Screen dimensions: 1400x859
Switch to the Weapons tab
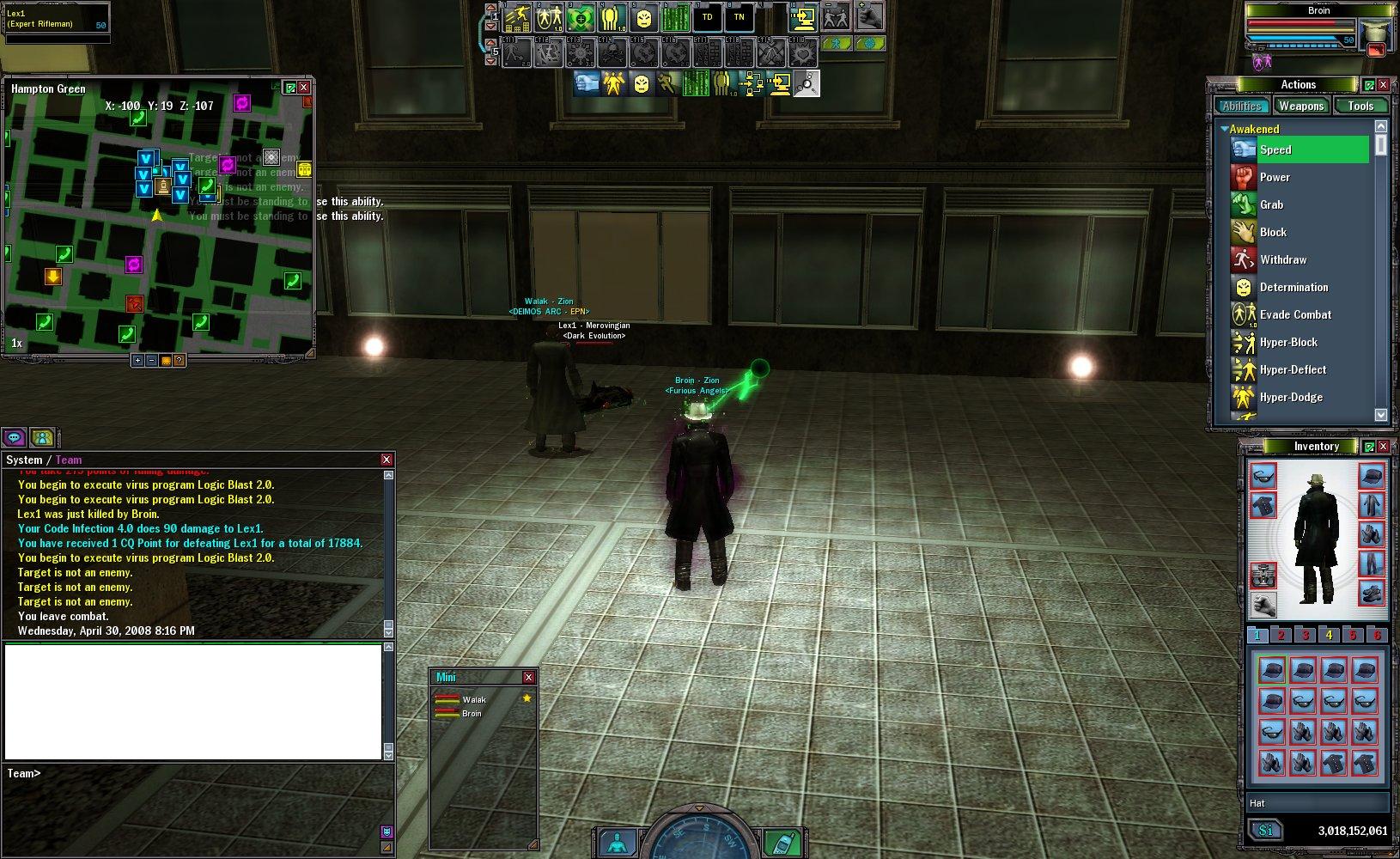(x=1300, y=106)
